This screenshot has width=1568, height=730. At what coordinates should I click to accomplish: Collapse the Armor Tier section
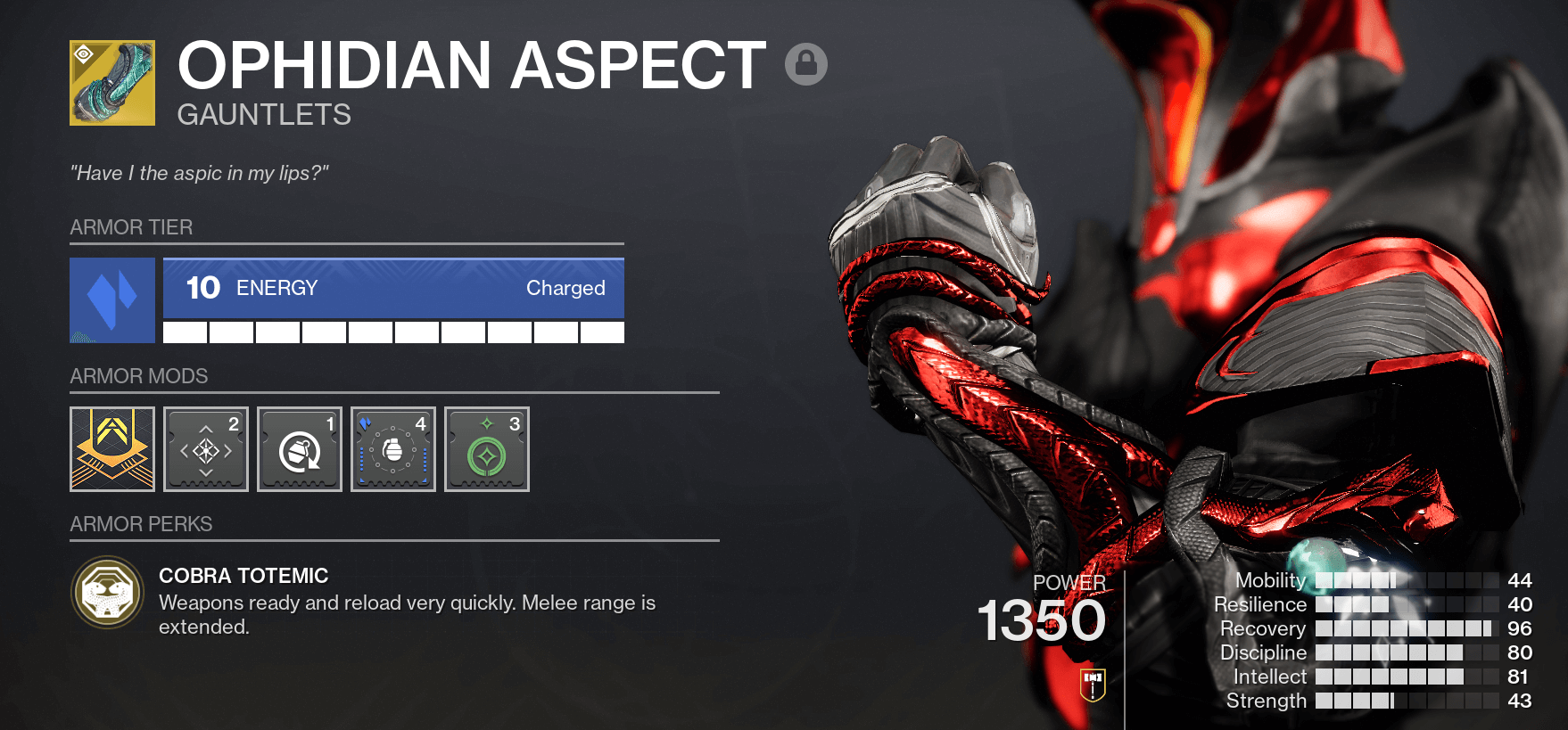[x=130, y=227]
